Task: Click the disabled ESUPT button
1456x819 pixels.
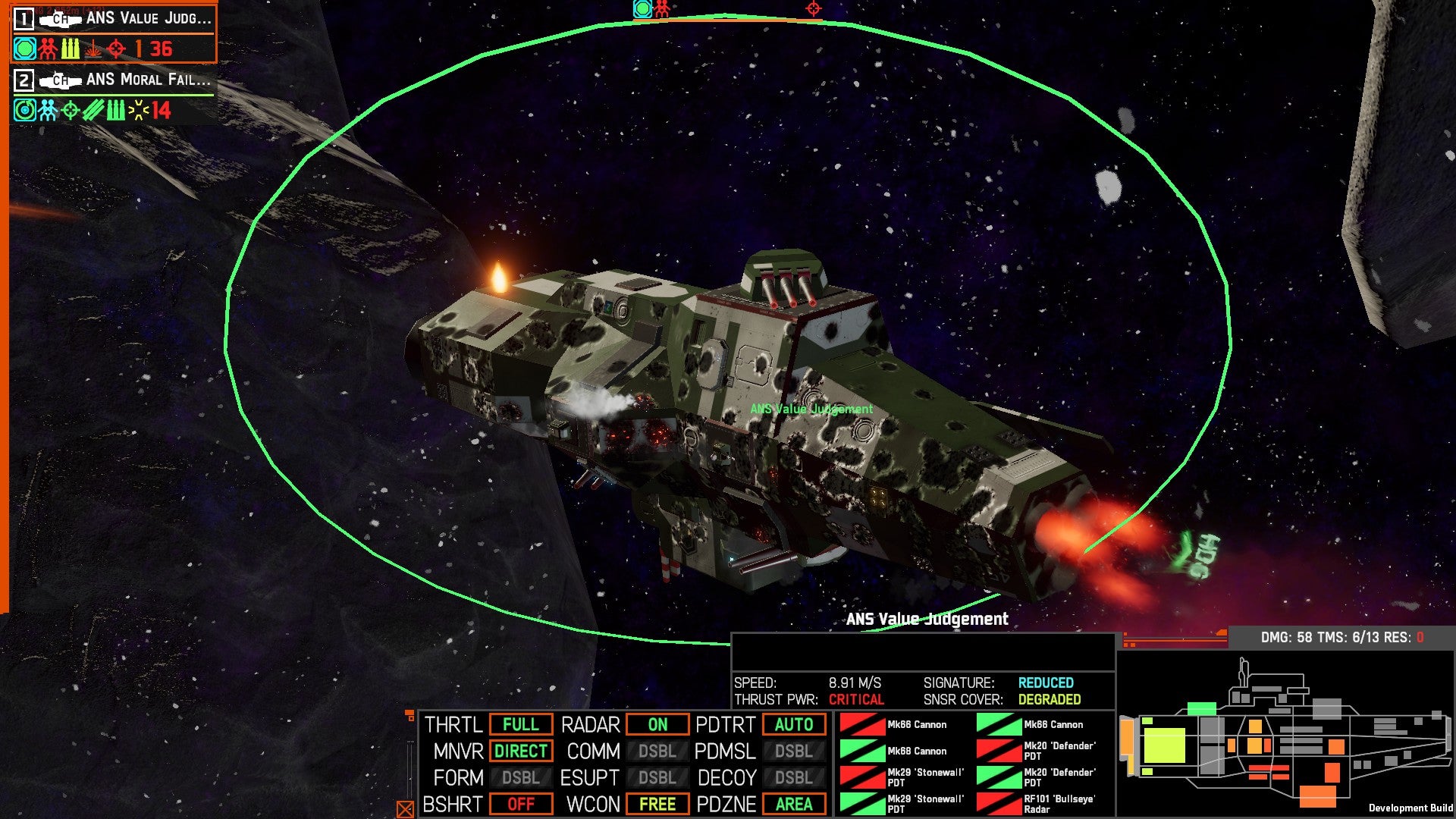Action: click(x=657, y=778)
